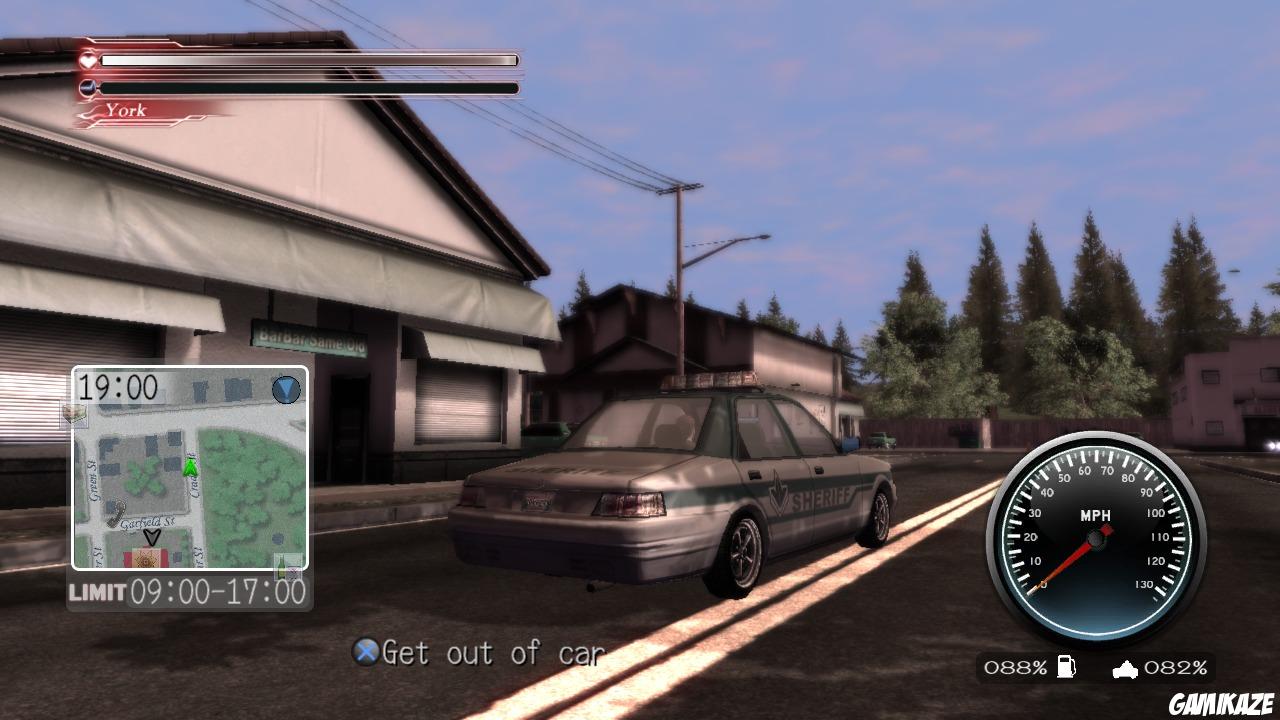Click the fuel pump icon near 088%

tap(1066, 667)
